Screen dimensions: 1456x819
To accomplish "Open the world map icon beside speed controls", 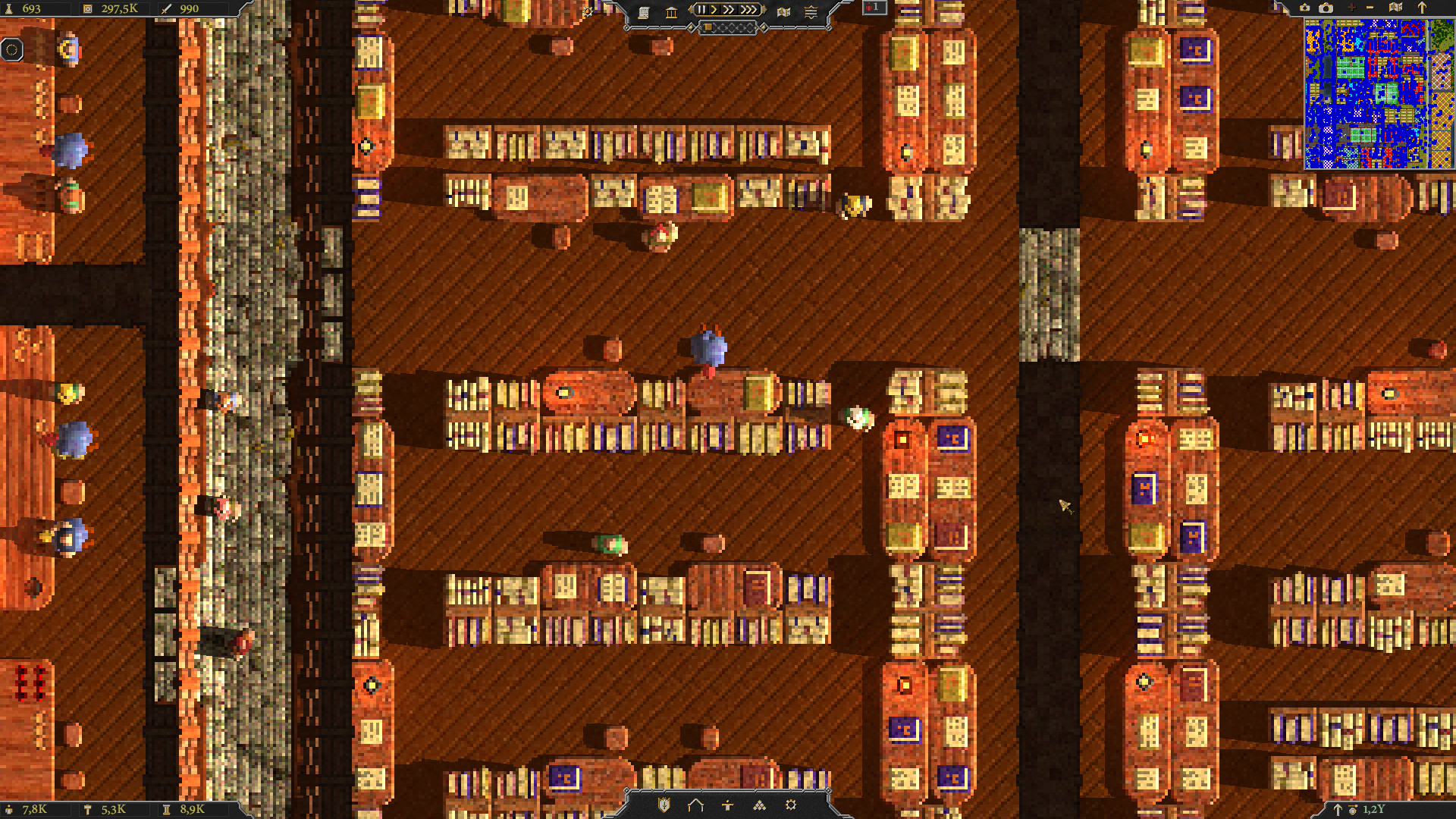I will (x=784, y=11).
